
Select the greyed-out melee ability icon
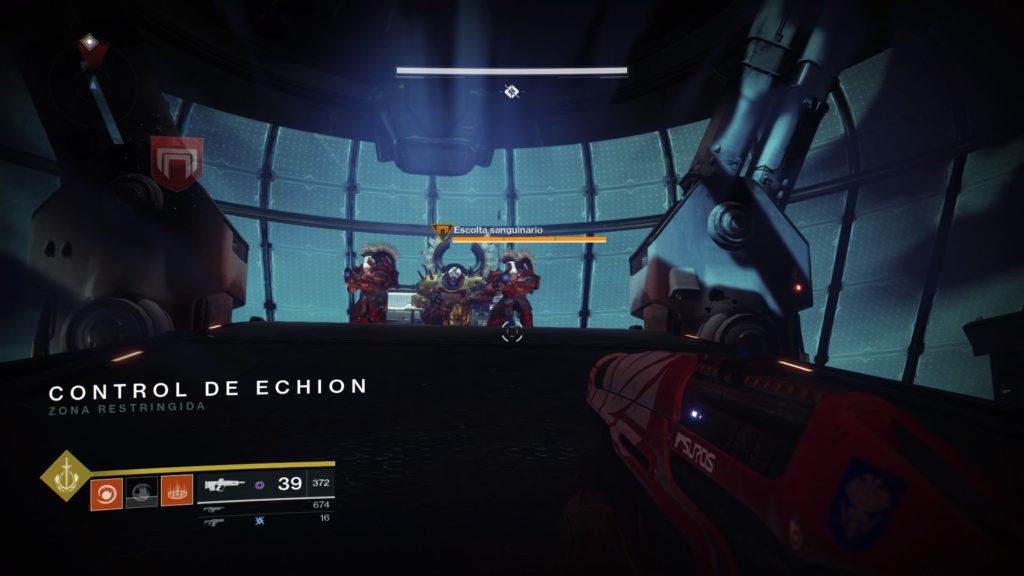(x=141, y=493)
